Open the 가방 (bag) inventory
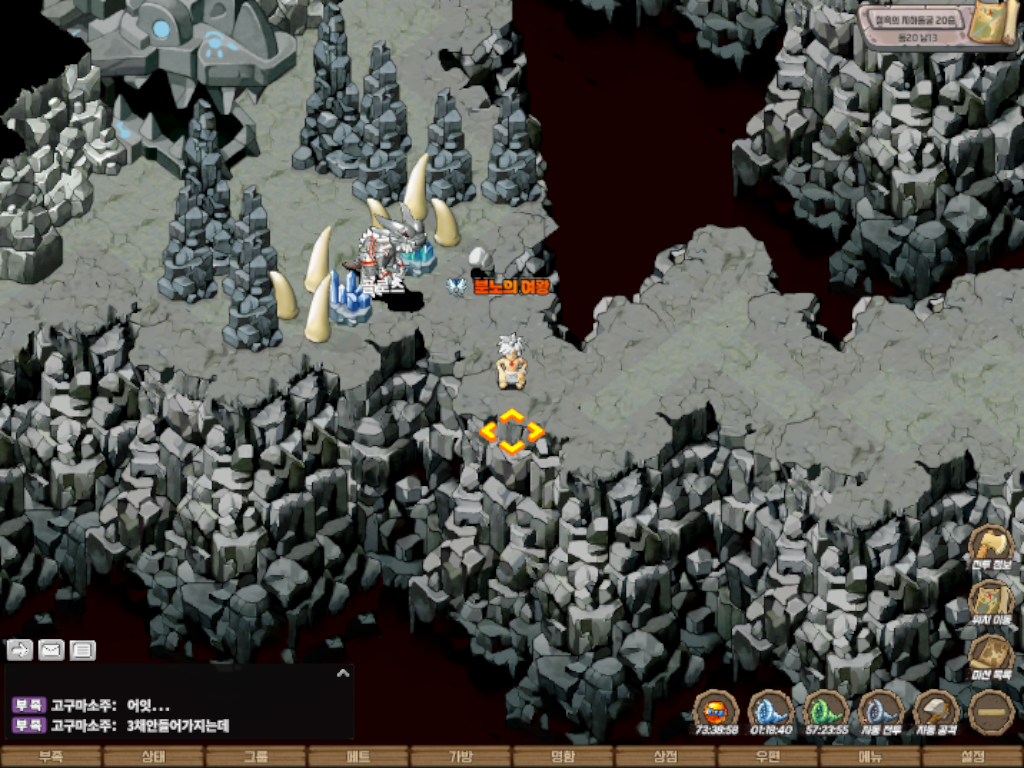Image resolution: width=1024 pixels, height=768 pixels. click(460, 757)
